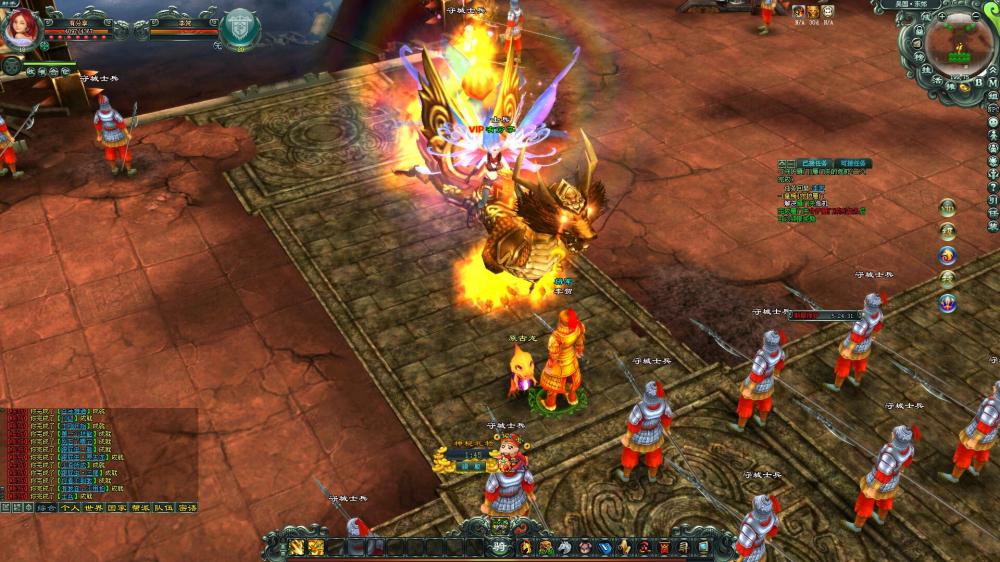Screen dimensions: 1000x562
Task: Switch chat to the 个人 tab
Action: pyautogui.click(x=69, y=508)
